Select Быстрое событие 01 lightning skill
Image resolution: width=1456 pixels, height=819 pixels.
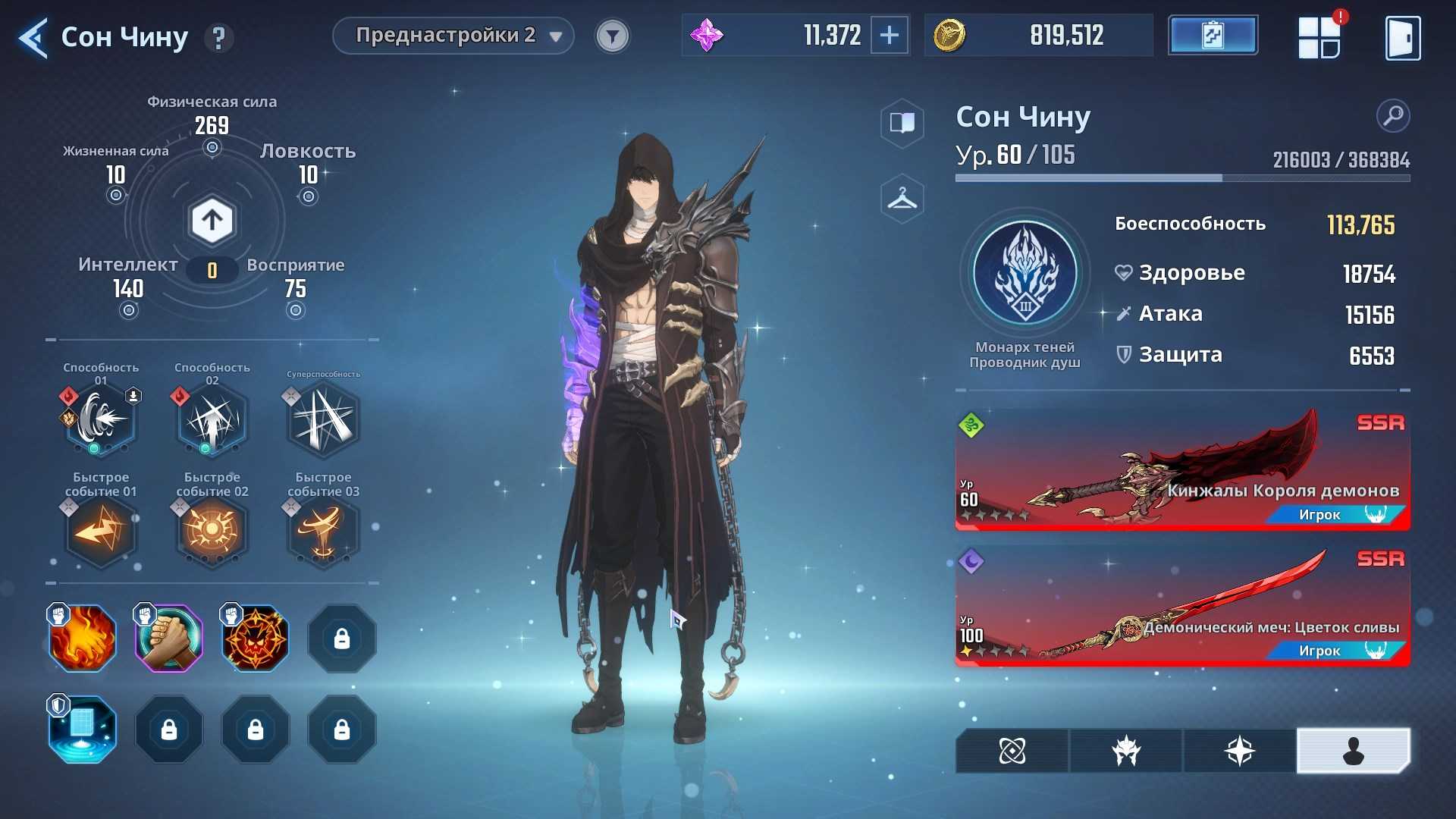click(x=101, y=530)
